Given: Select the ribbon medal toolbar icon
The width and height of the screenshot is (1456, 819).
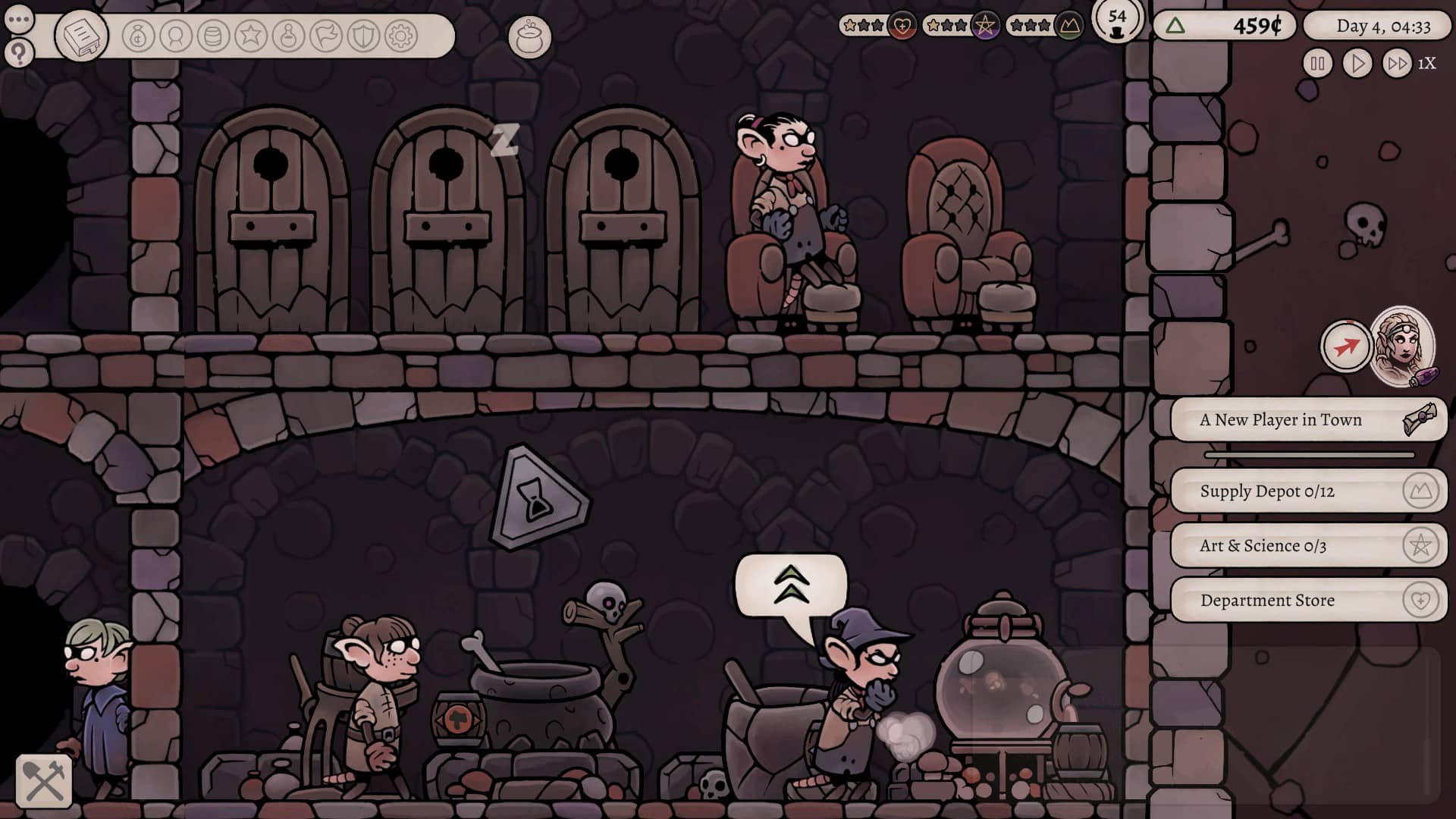Looking at the screenshot, I should [x=176, y=36].
